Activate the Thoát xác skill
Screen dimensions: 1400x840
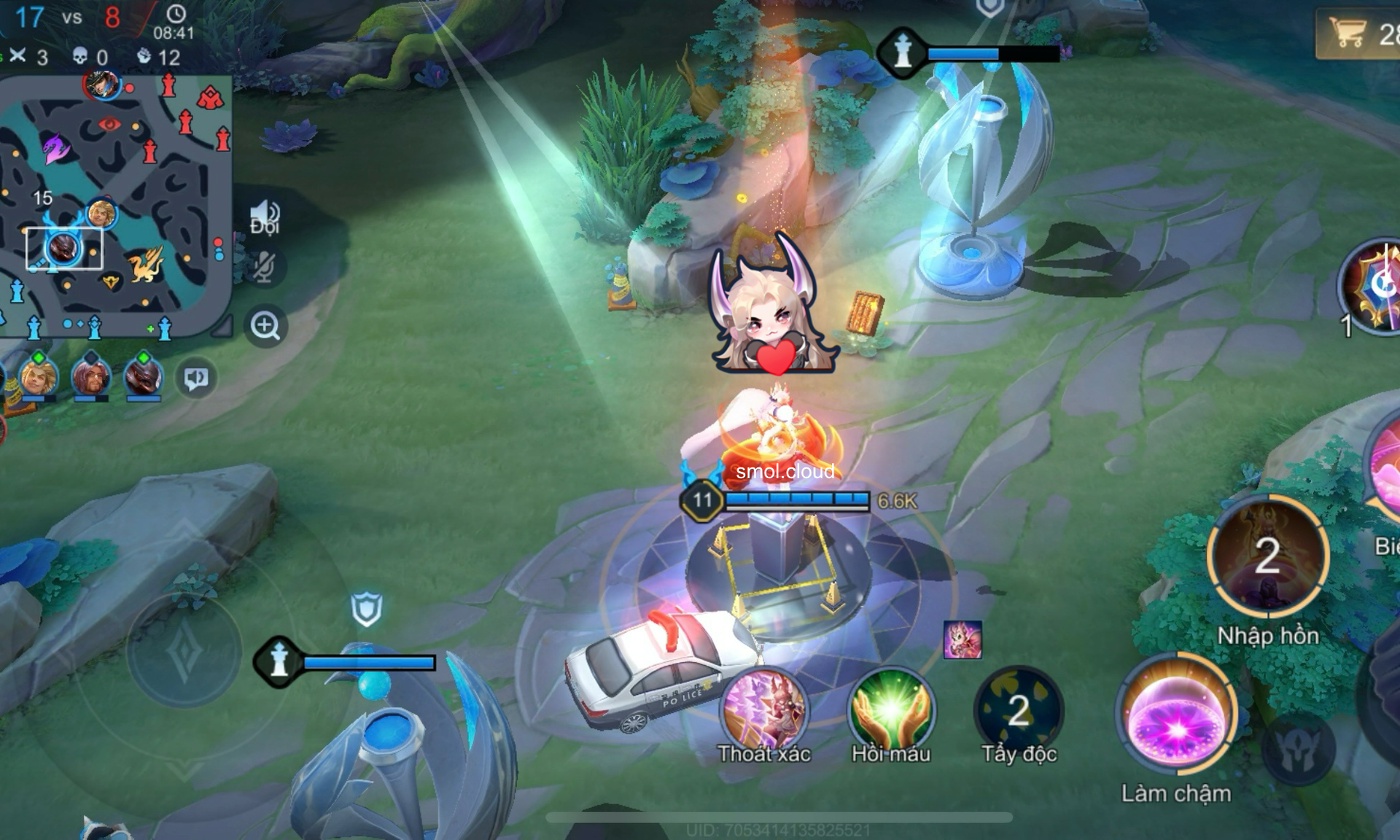(x=763, y=711)
